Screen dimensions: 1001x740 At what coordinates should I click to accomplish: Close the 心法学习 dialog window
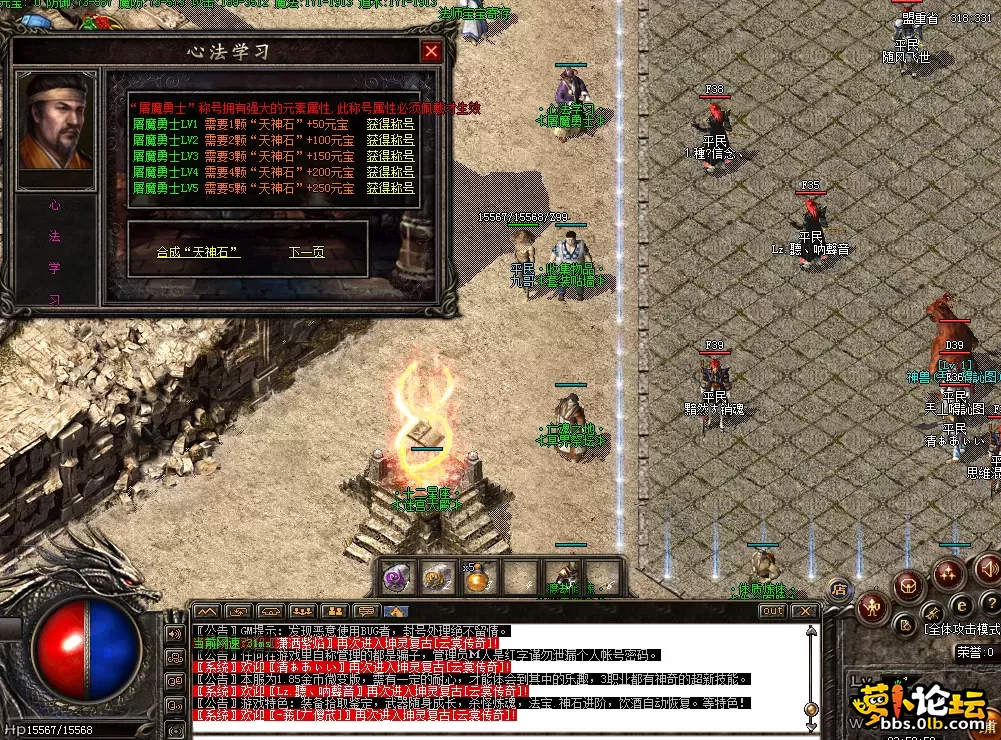431,51
